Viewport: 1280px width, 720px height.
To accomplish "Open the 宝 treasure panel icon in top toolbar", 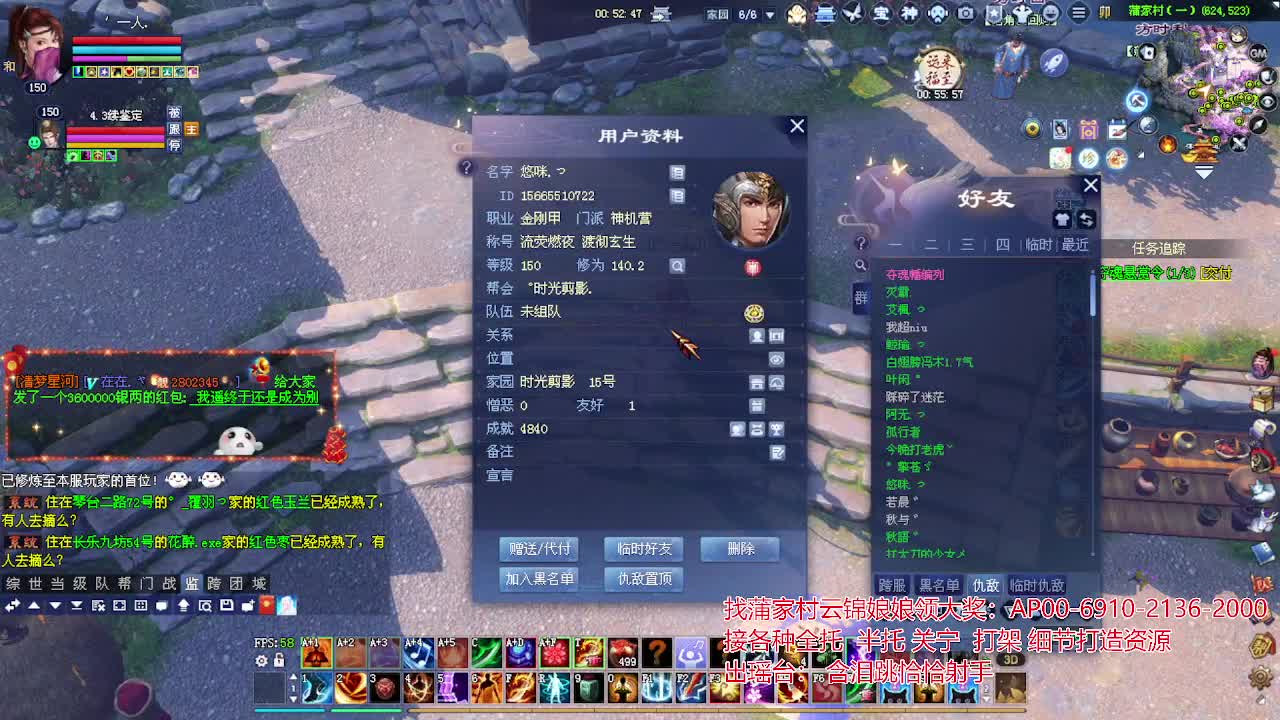I will point(880,13).
